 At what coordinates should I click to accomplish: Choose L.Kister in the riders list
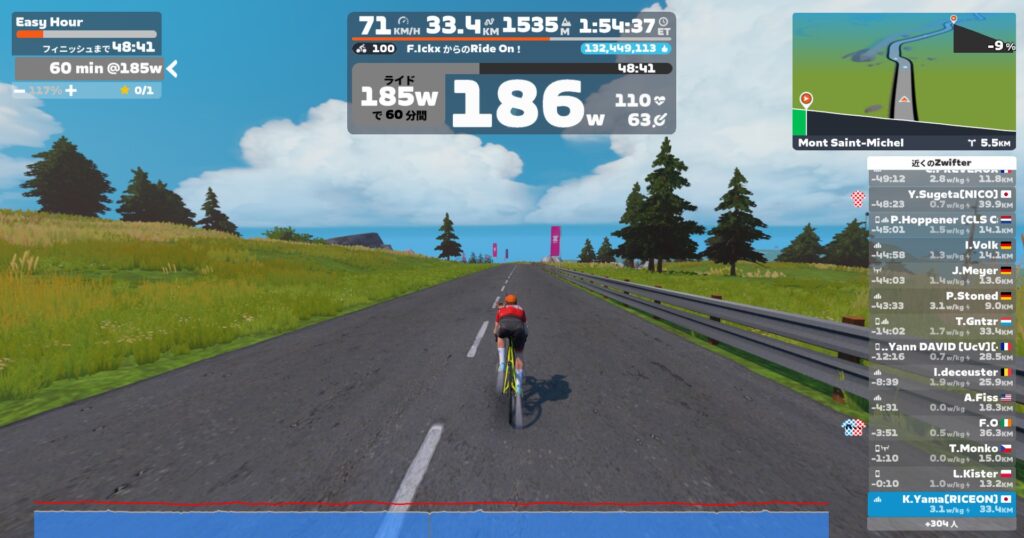point(941,478)
